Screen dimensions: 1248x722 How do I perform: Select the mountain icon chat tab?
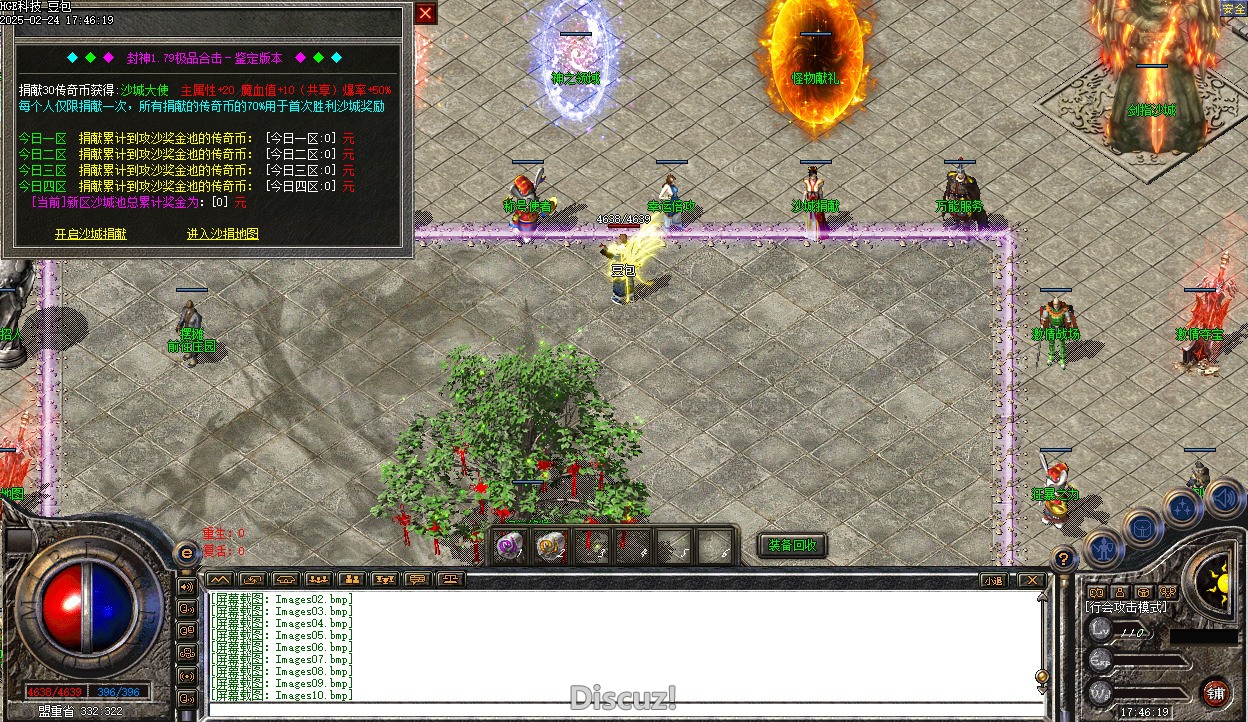(220, 580)
